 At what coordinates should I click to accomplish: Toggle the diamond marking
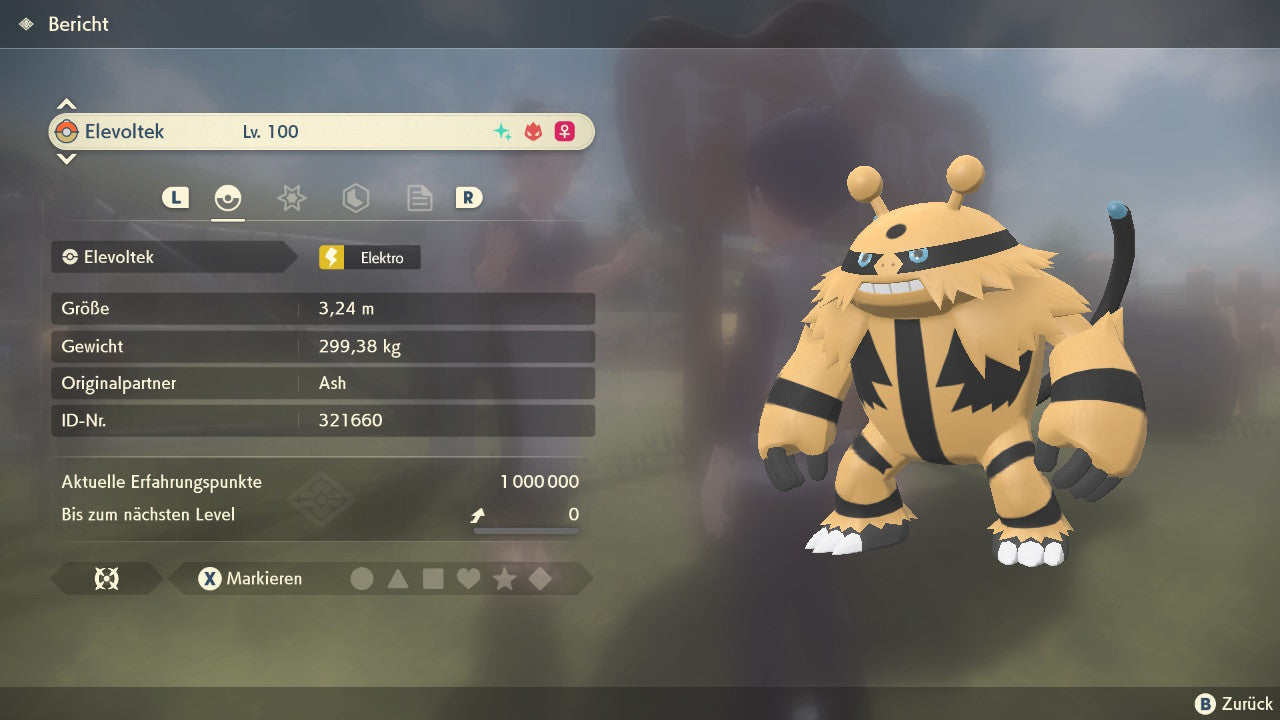tap(540, 578)
